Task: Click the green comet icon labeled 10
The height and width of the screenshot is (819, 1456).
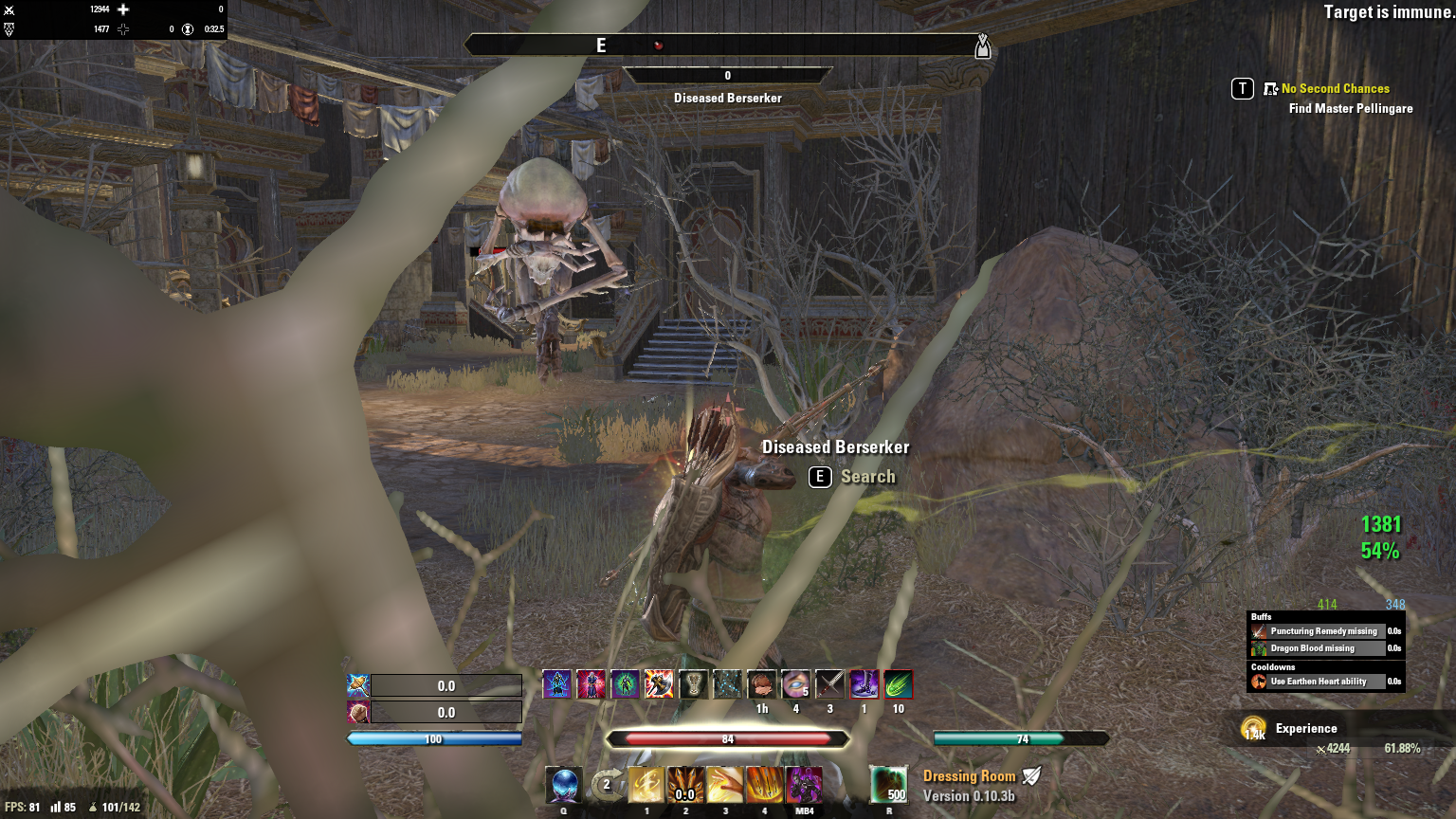Action: click(x=897, y=684)
